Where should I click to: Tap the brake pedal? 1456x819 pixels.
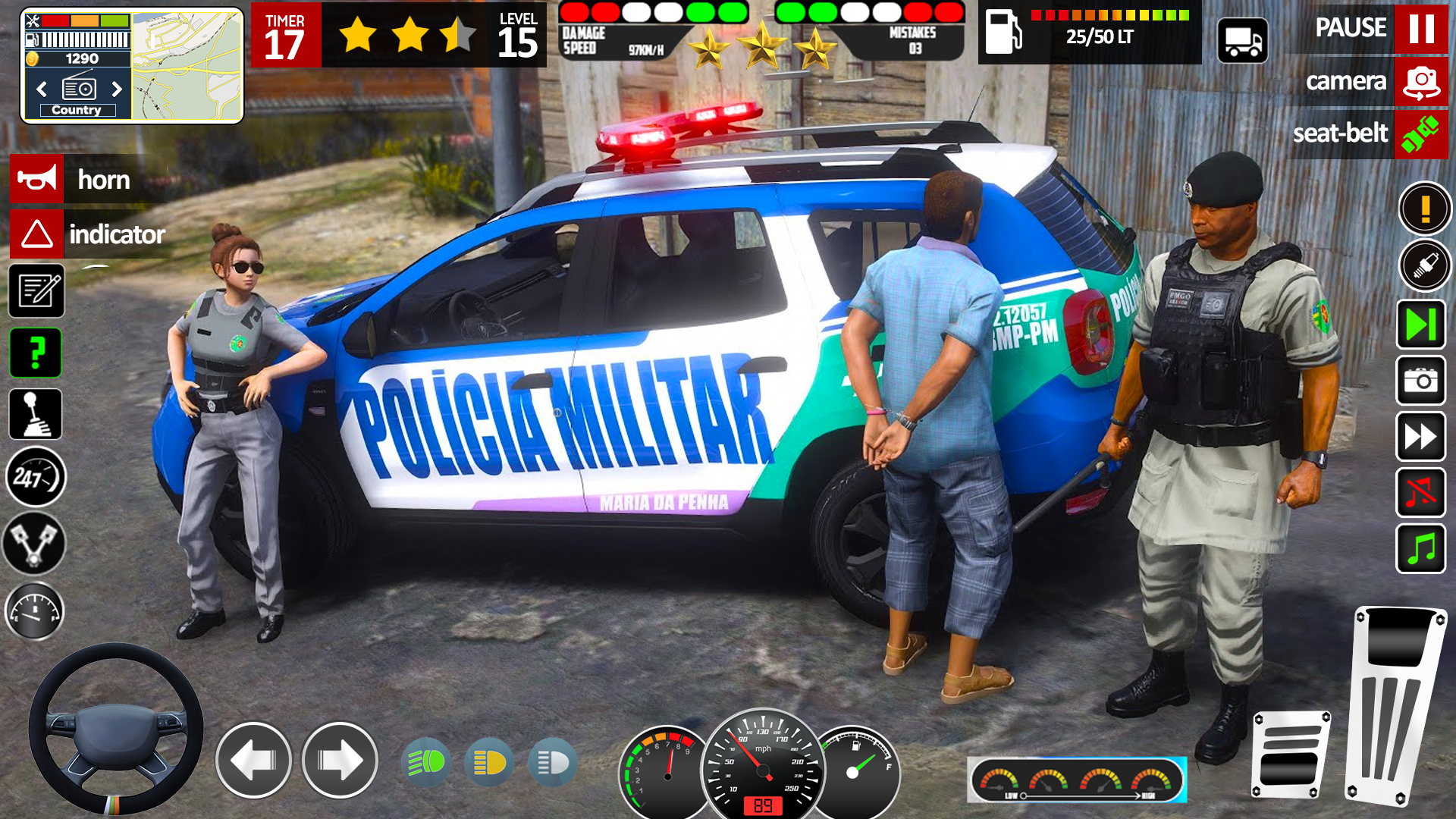[x=1290, y=755]
